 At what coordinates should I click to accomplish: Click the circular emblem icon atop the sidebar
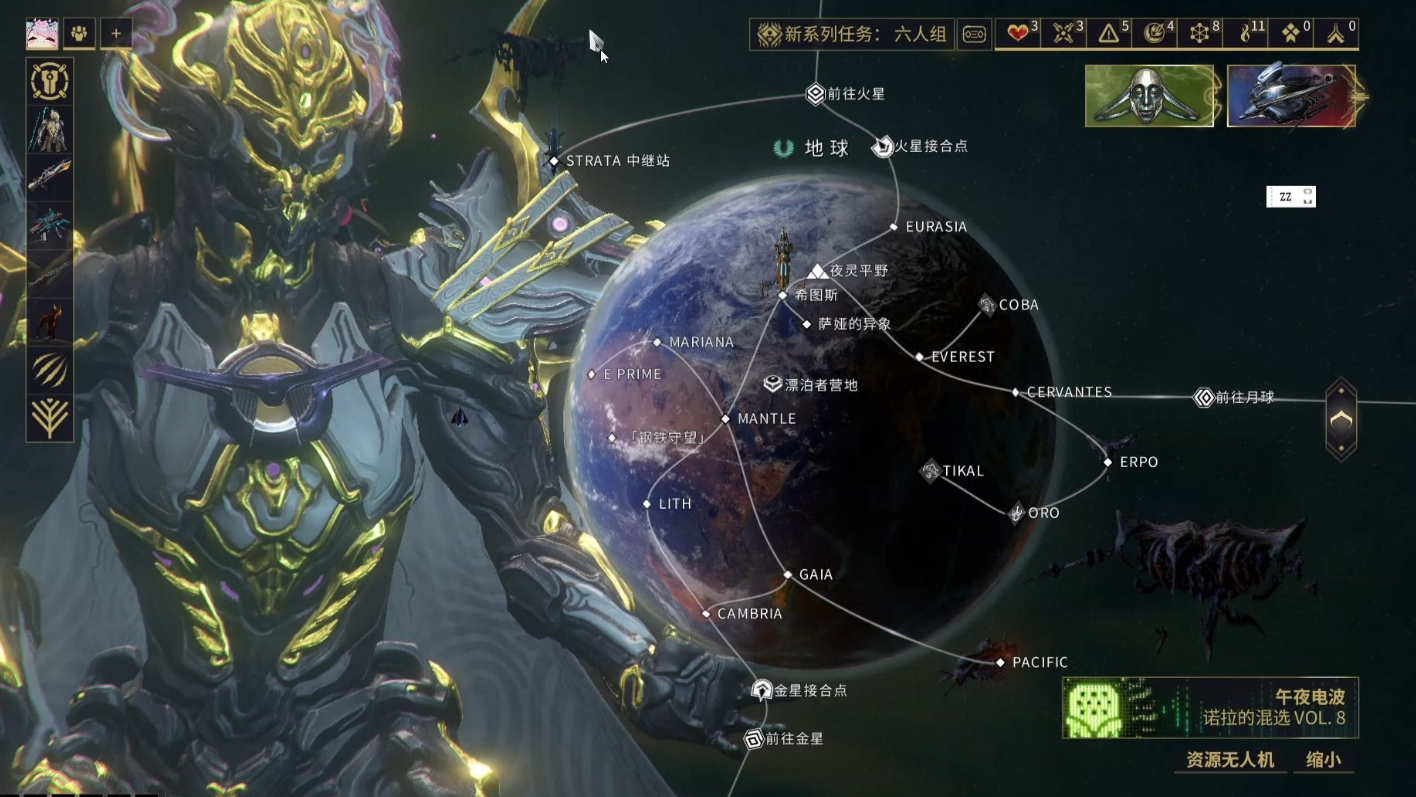point(48,81)
